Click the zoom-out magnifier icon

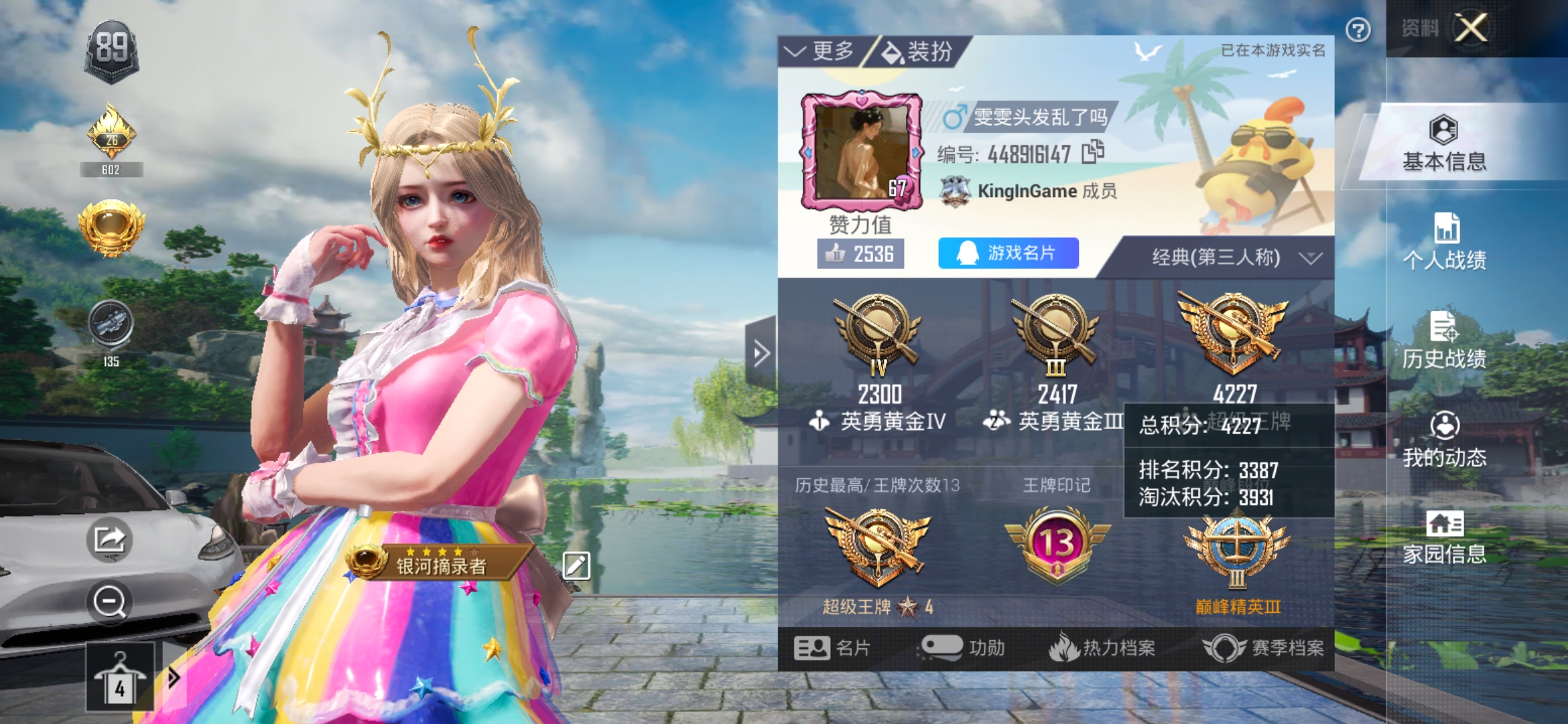click(x=109, y=601)
